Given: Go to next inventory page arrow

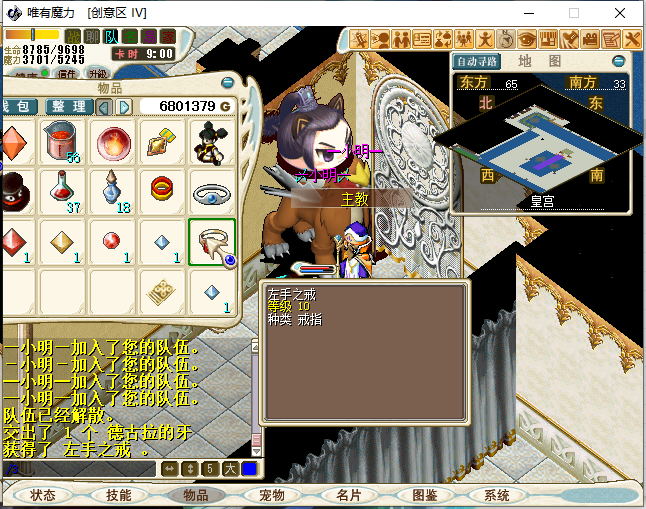Looking at the screenshot, I should 124,106.
